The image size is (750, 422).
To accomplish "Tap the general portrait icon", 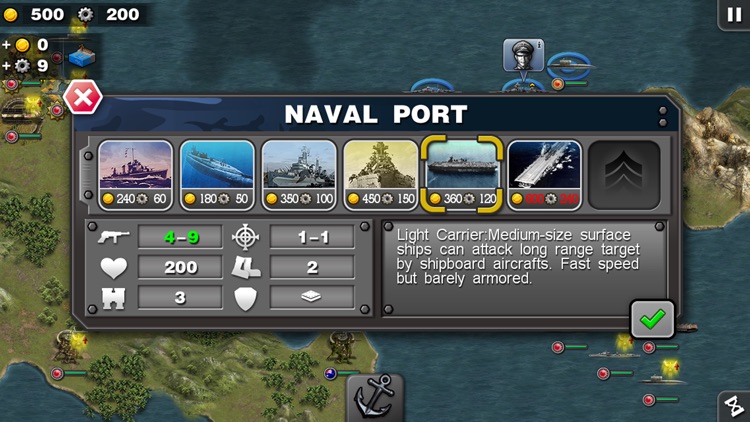I will pos(523,55).
